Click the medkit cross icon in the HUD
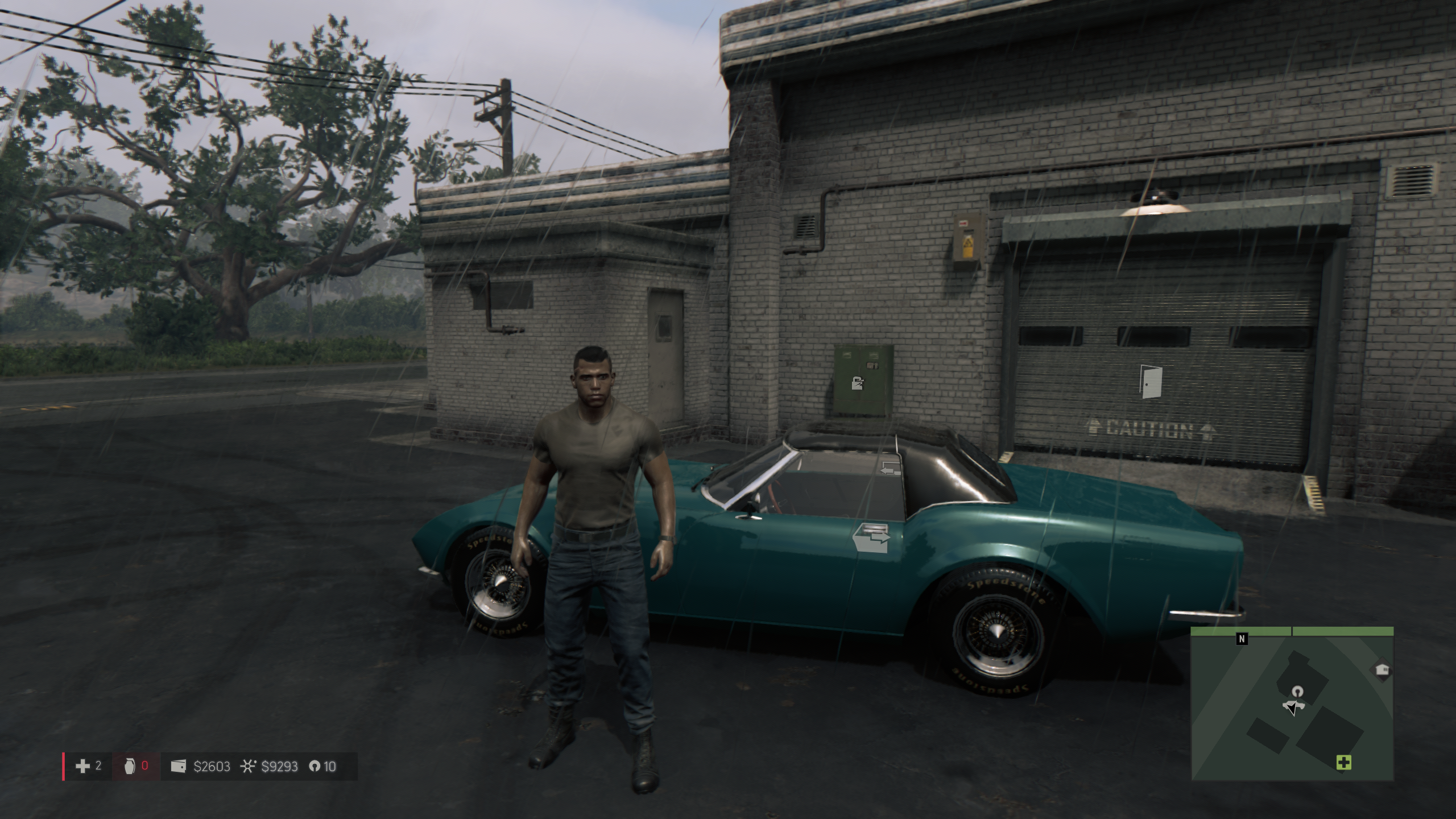 pos(82,767)
